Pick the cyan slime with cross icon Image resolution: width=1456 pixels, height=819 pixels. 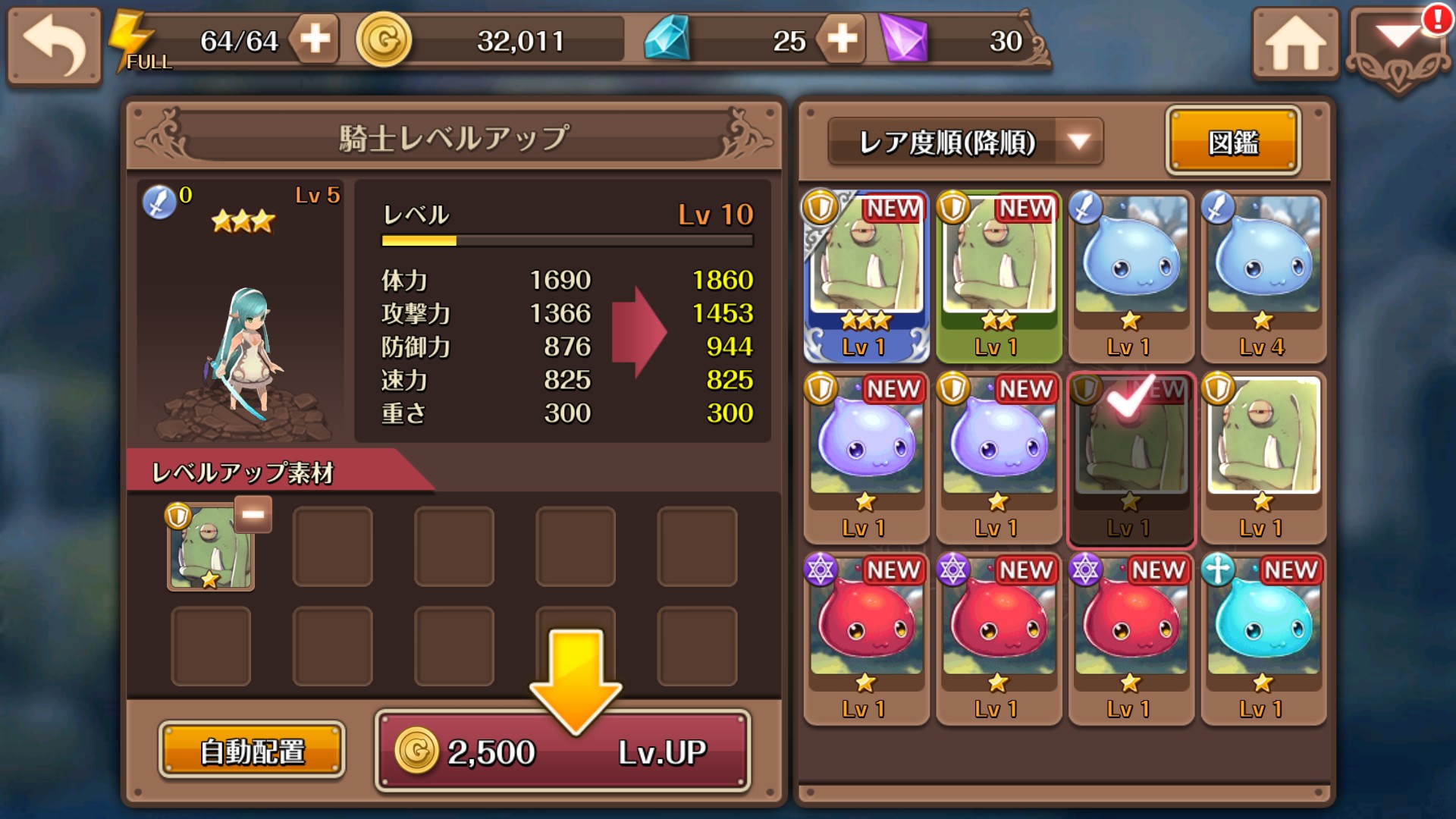[1263, 639]
